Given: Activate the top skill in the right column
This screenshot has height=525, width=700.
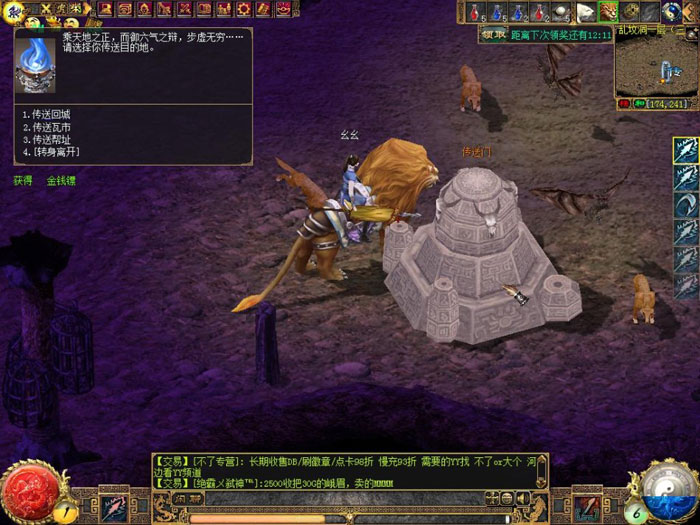Looking at the screenshot, I should pyautogui.click(x=685, y=150).
